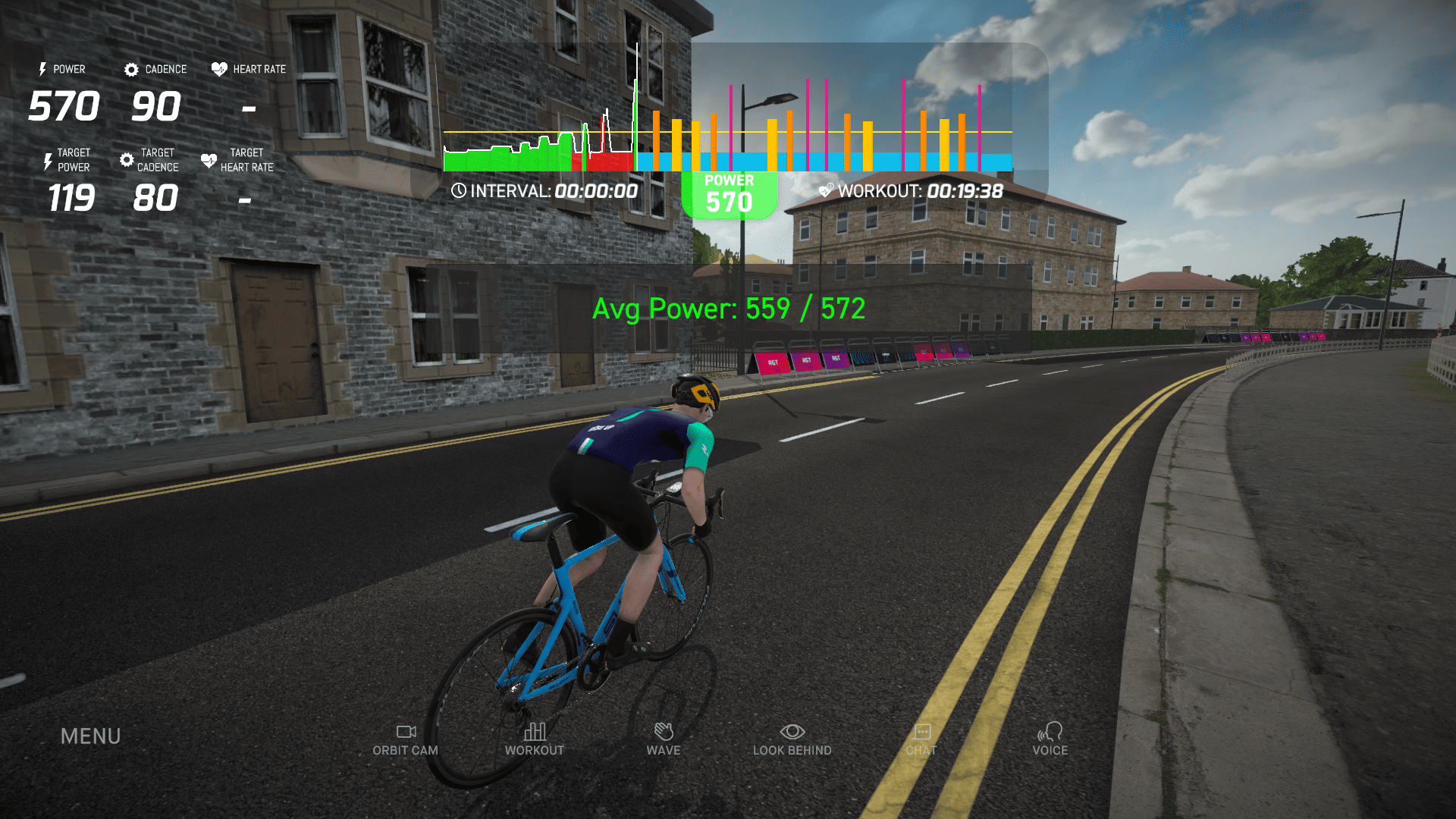Open the Chat window

point(921,739)
